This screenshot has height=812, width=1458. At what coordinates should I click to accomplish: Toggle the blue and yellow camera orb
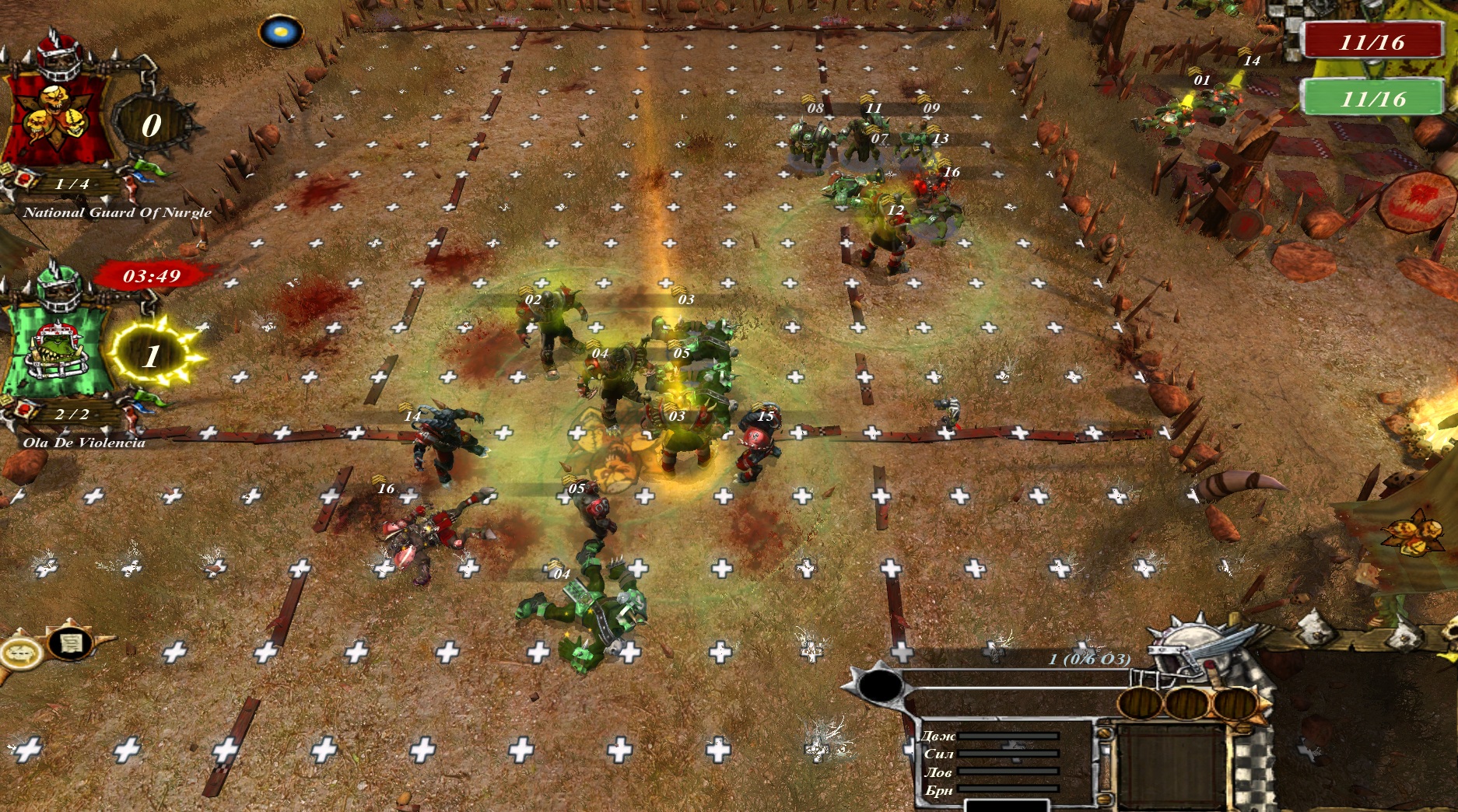[280, 33]
